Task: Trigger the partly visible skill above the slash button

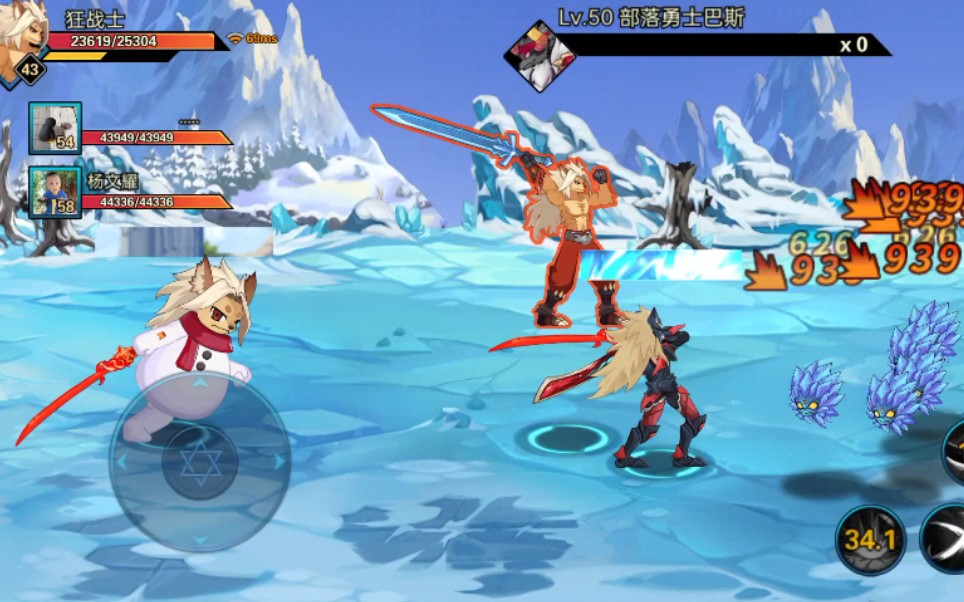Action: tap(955, 452)
